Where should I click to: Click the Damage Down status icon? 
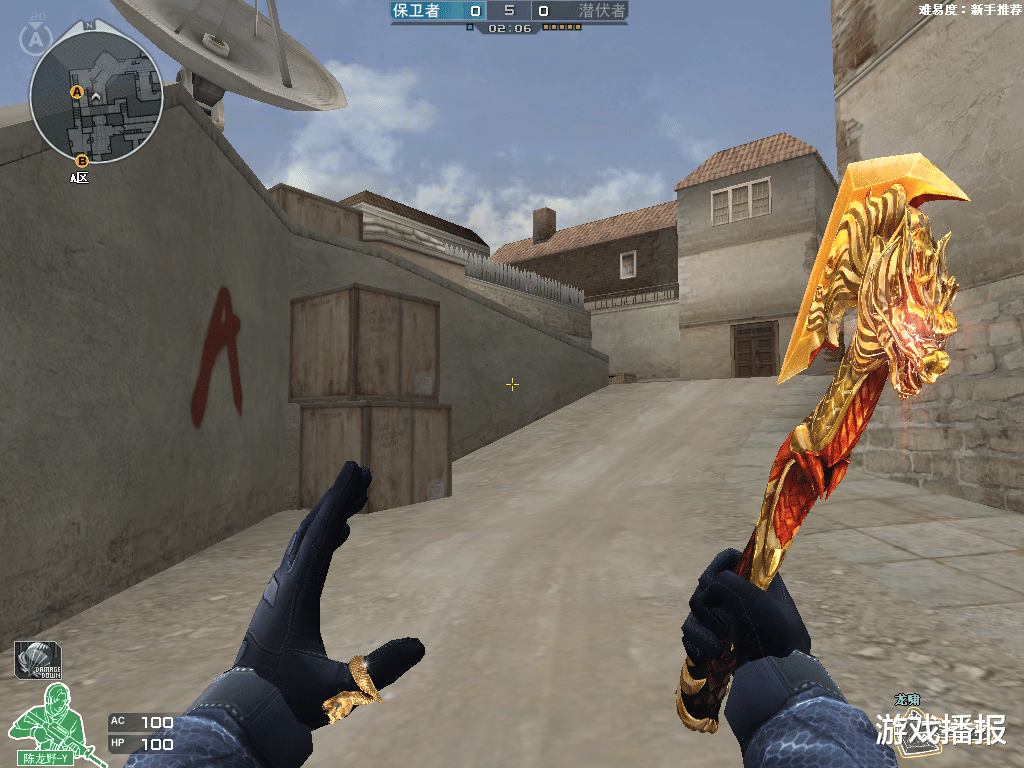click(38, 661)
